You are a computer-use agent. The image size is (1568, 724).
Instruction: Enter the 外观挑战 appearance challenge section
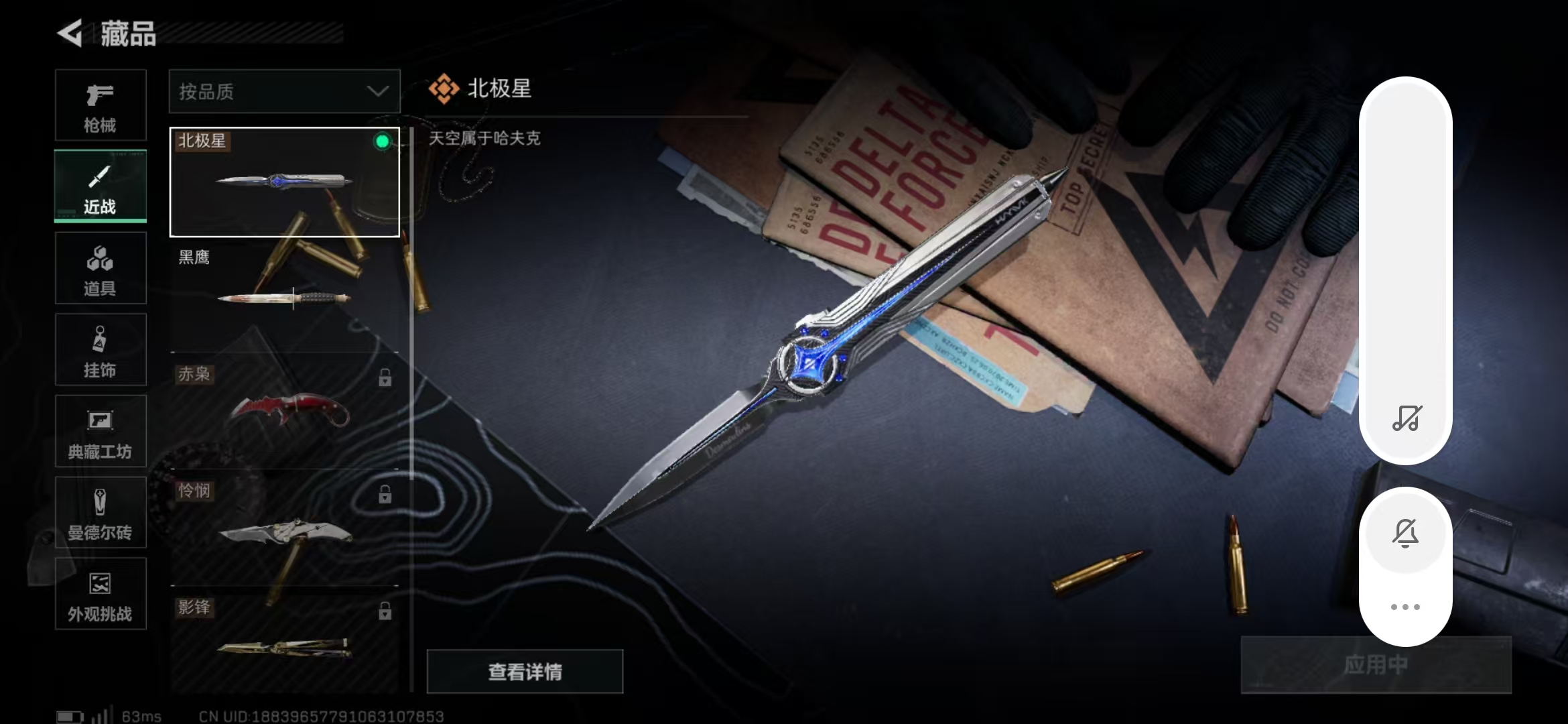pos(100,593)
